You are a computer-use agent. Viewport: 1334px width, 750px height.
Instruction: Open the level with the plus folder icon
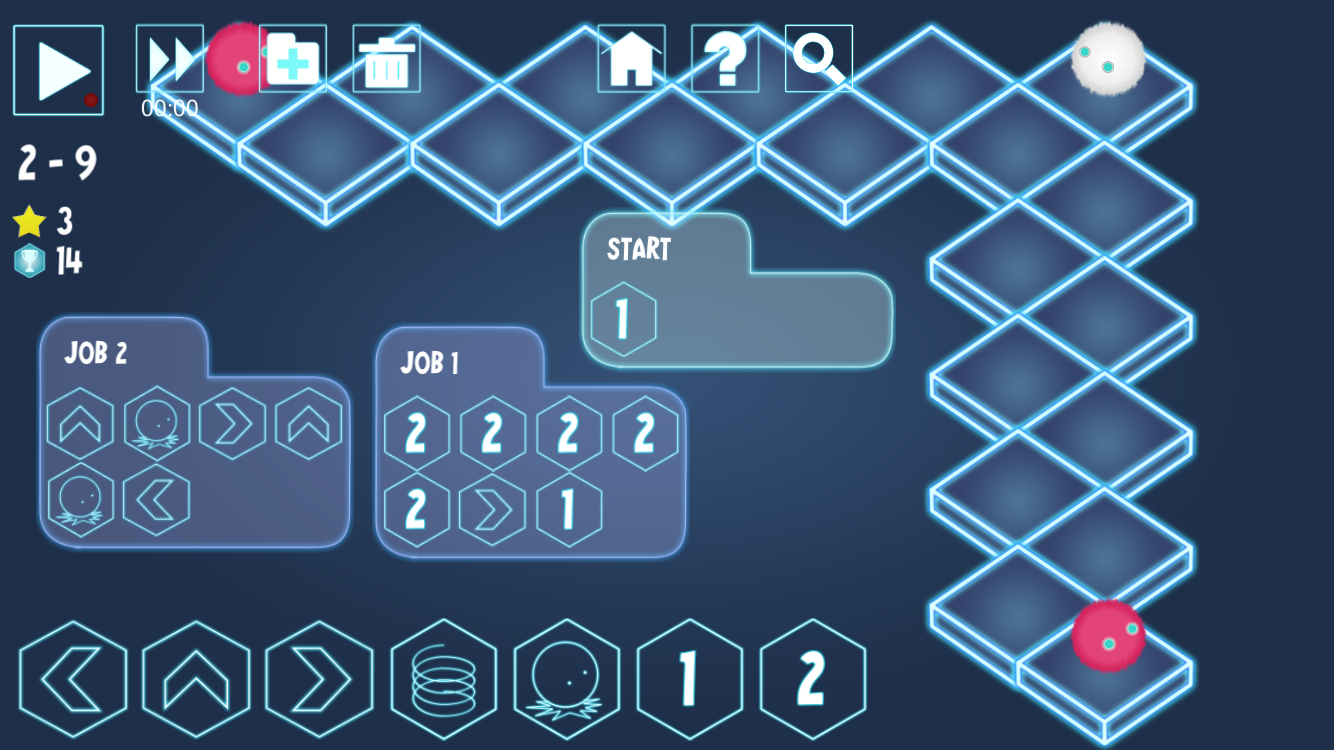(x=291, y=60)
